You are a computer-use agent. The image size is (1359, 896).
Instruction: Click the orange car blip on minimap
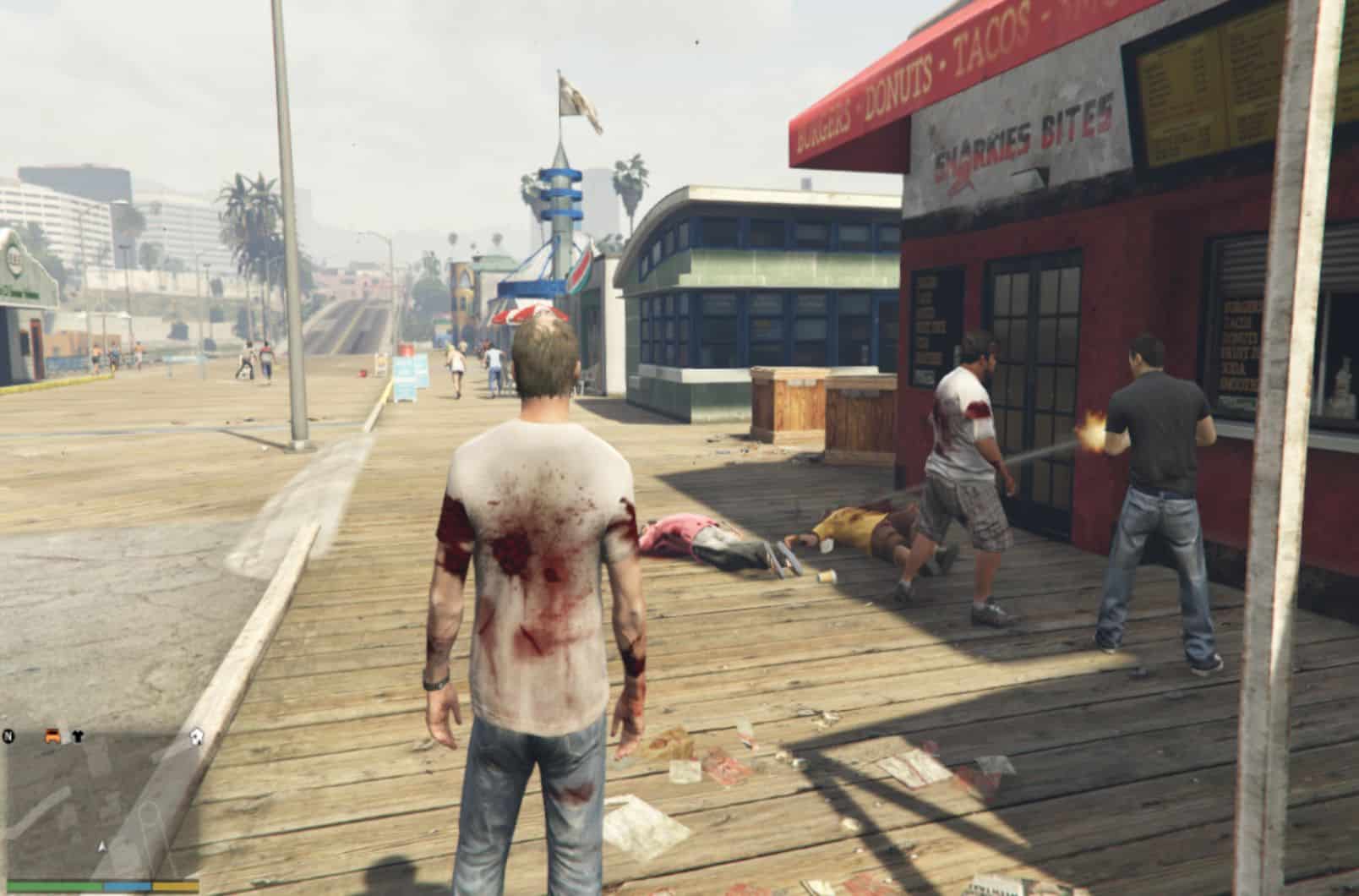[x=53, y=735]
